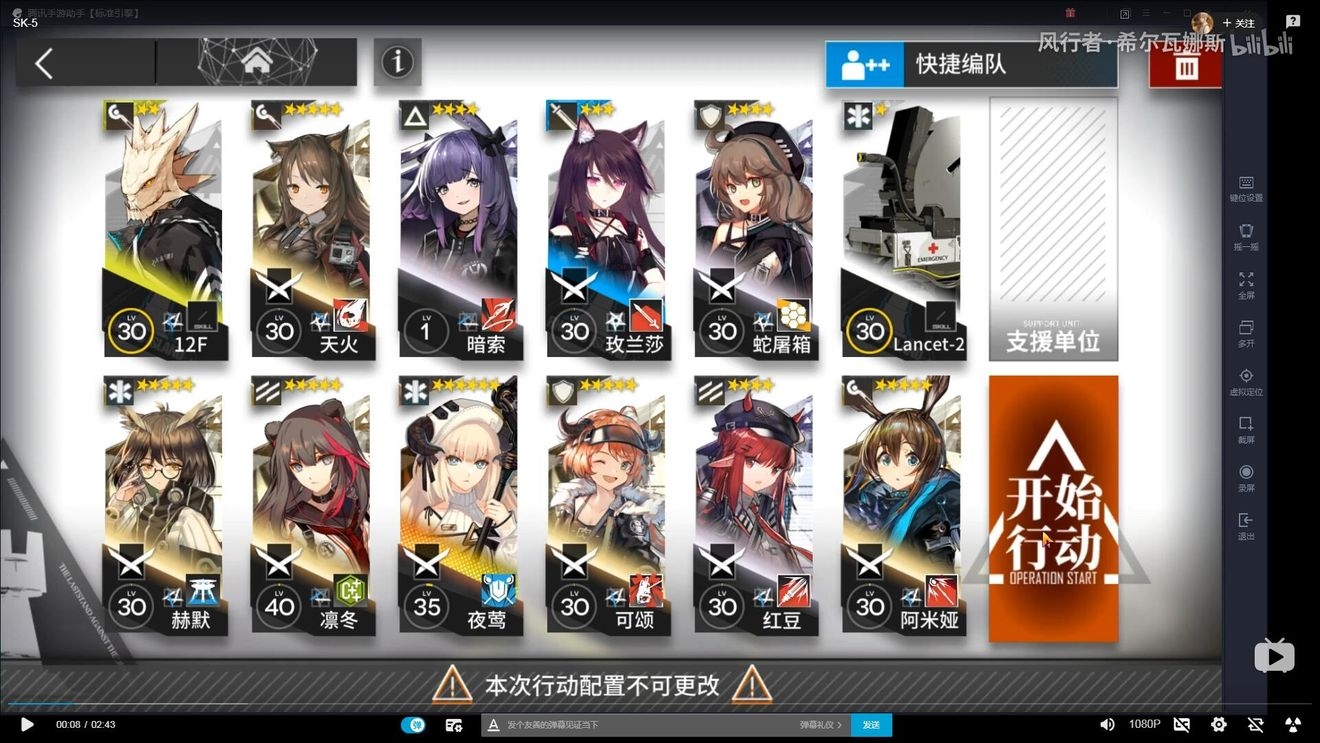Viewport: 1320px width, 743px height.
Task: Play the video in the player bar
Action: [x=27, y=724]
